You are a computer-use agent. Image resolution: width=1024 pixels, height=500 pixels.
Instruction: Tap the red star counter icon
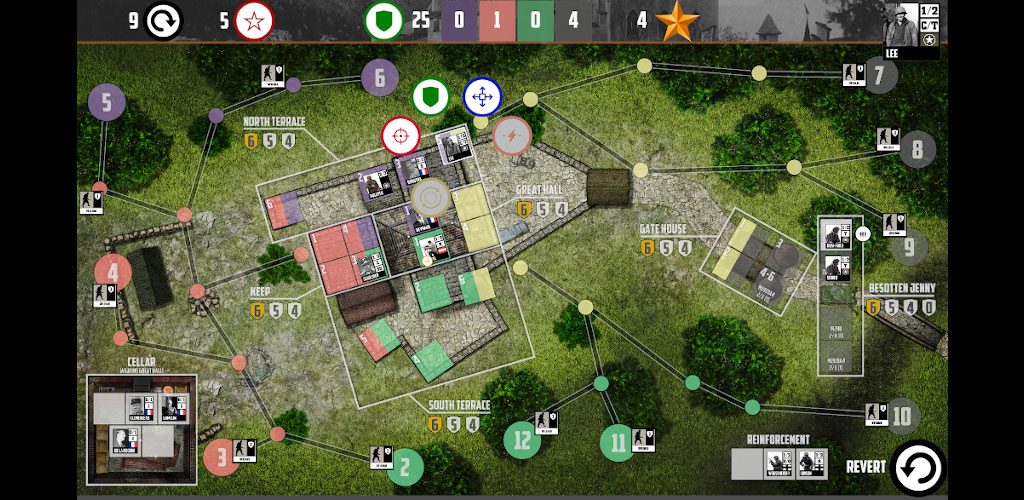tap(254, 20)
